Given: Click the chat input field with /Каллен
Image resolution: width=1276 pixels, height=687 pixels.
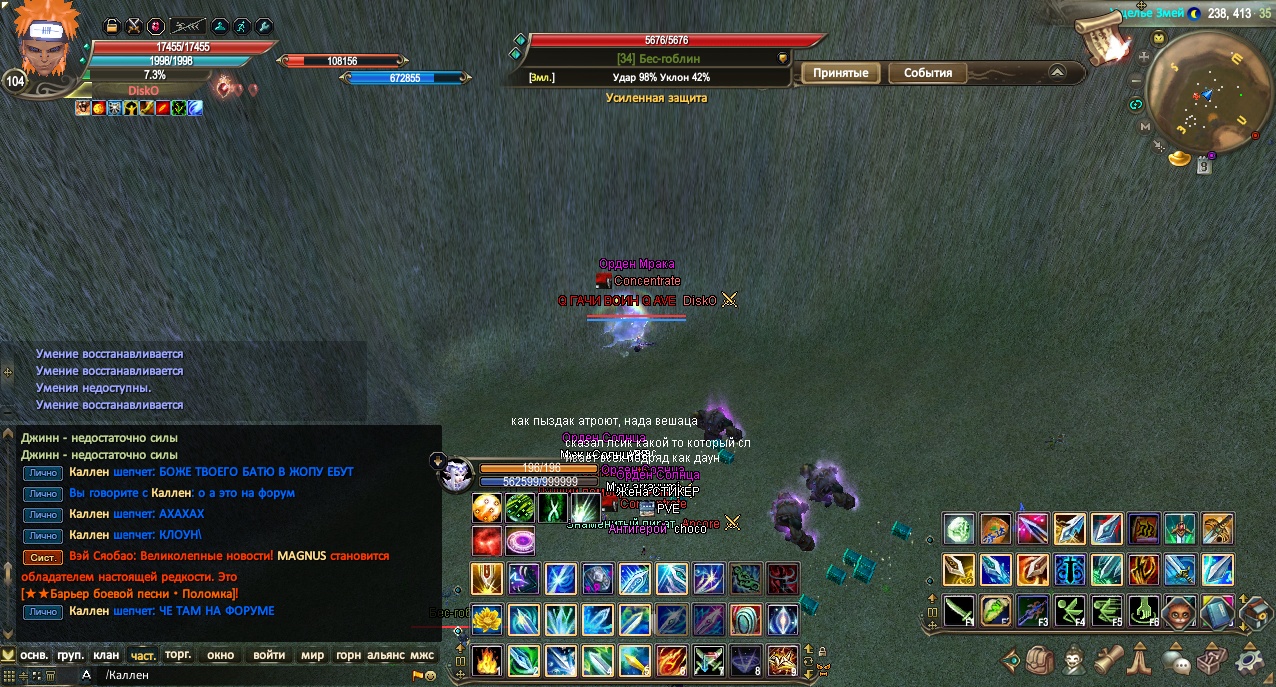Looking at the screenshot, I should tap(250, 676).
